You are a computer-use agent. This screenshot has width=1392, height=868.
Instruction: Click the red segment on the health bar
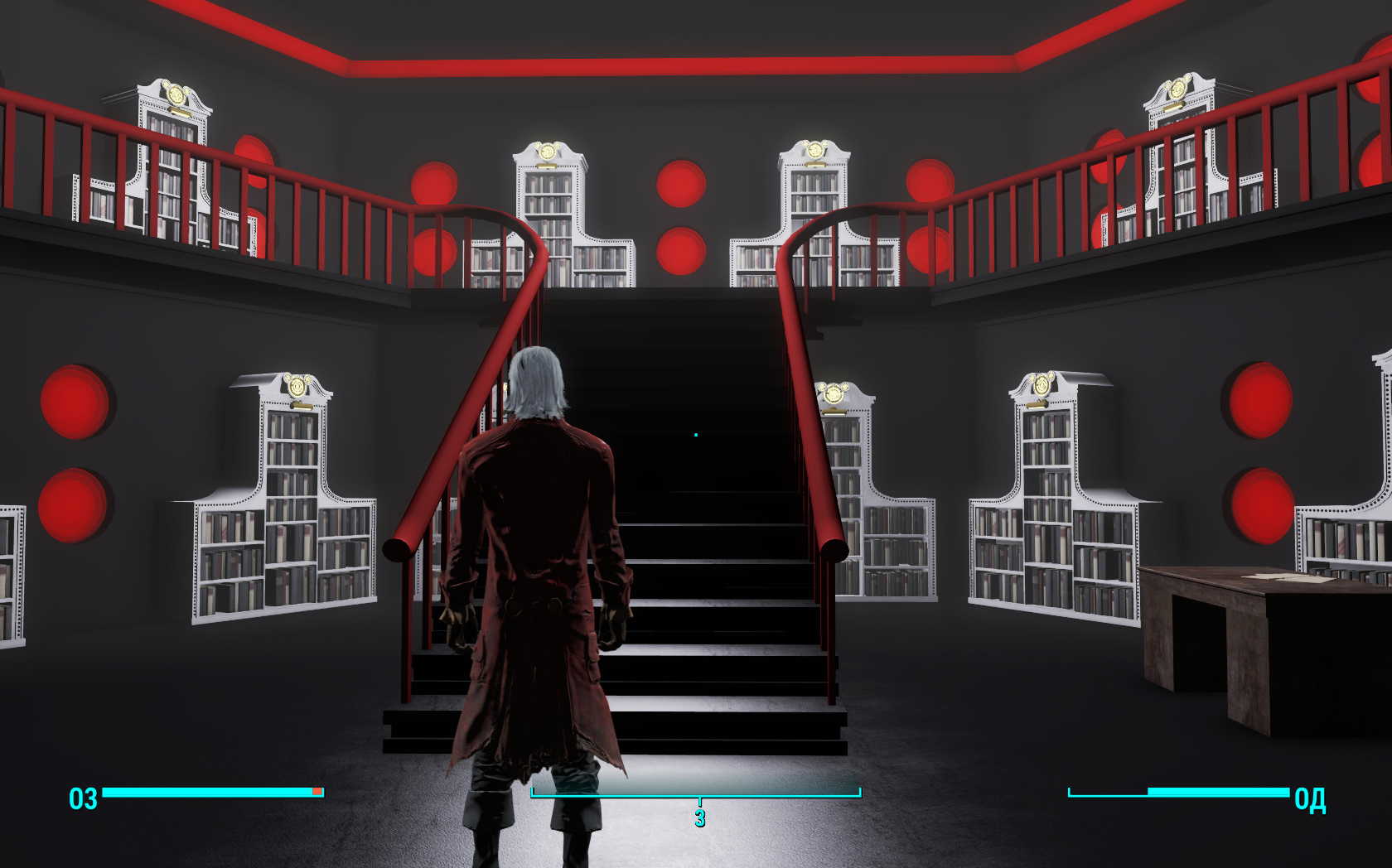tap(316, 792)
